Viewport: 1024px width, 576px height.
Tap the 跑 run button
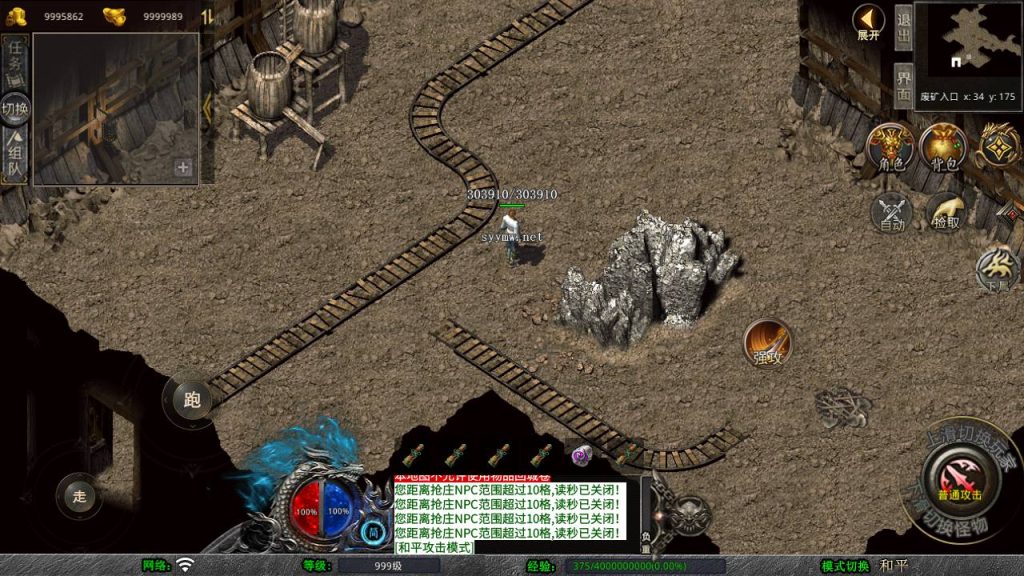click(192, 399)
